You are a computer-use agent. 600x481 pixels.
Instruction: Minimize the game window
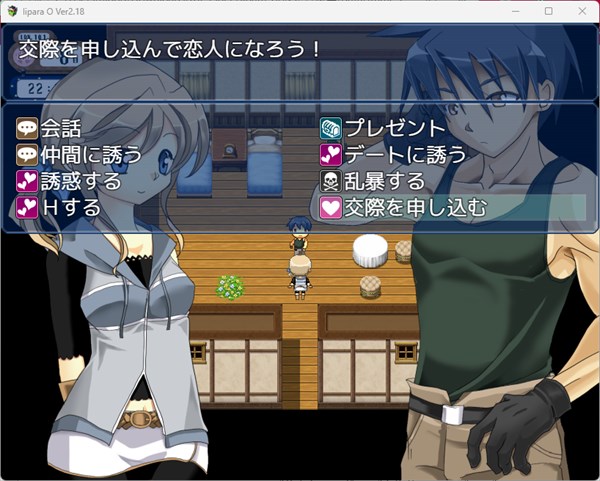tap(516, 10)
